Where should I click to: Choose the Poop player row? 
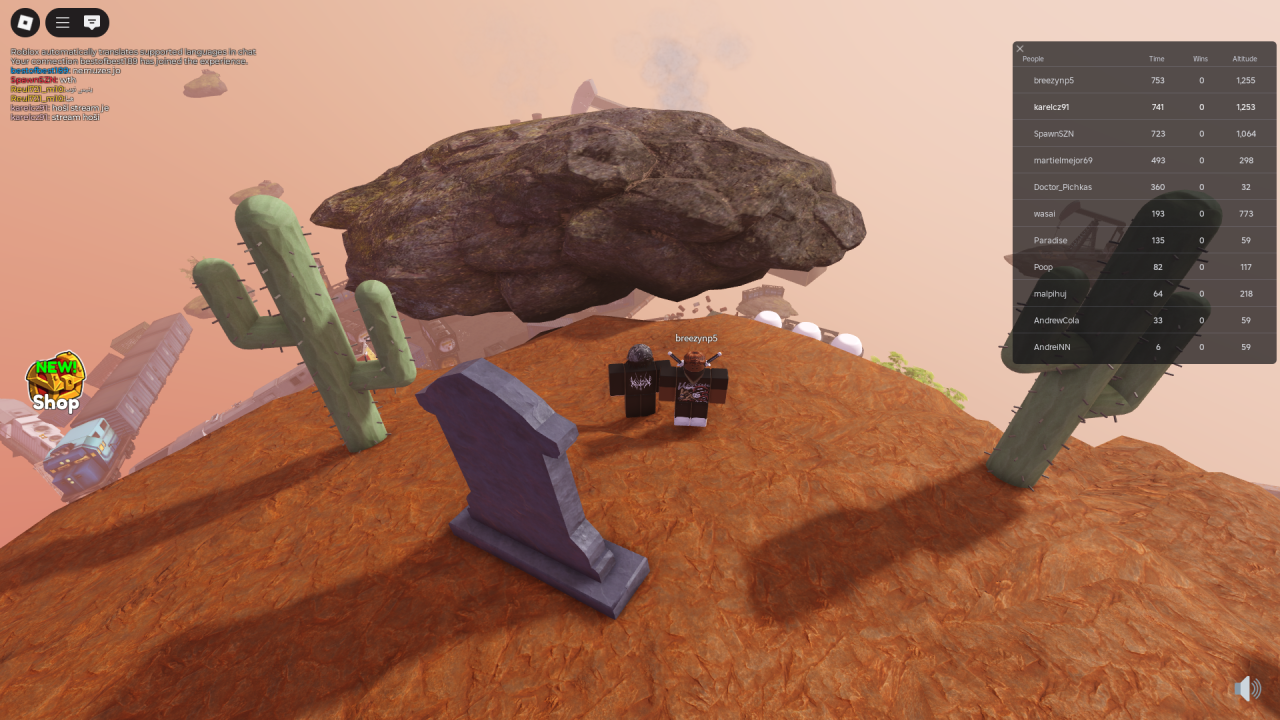point(1044,267)
